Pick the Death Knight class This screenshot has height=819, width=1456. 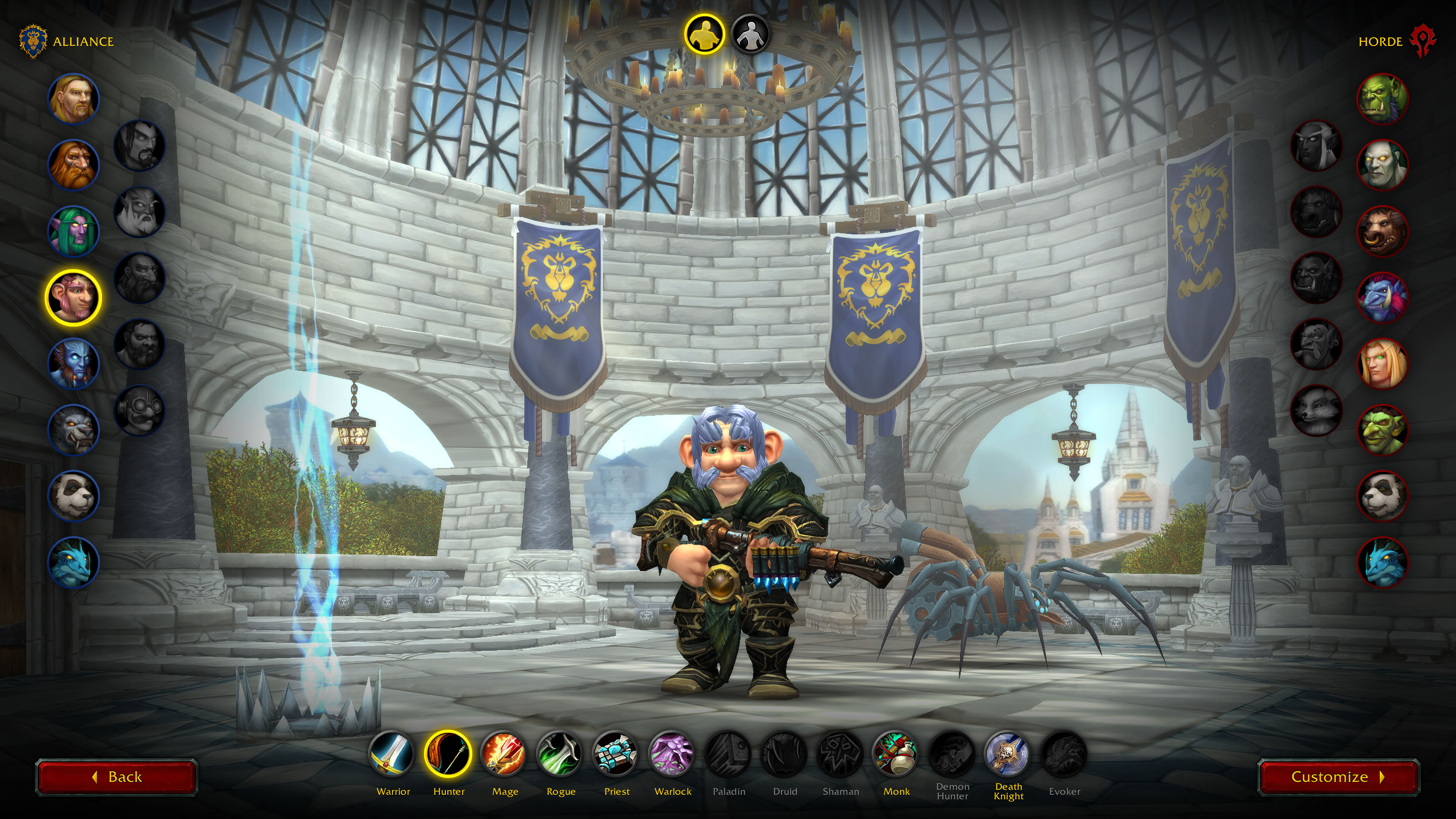click(x=1008, y=754)
